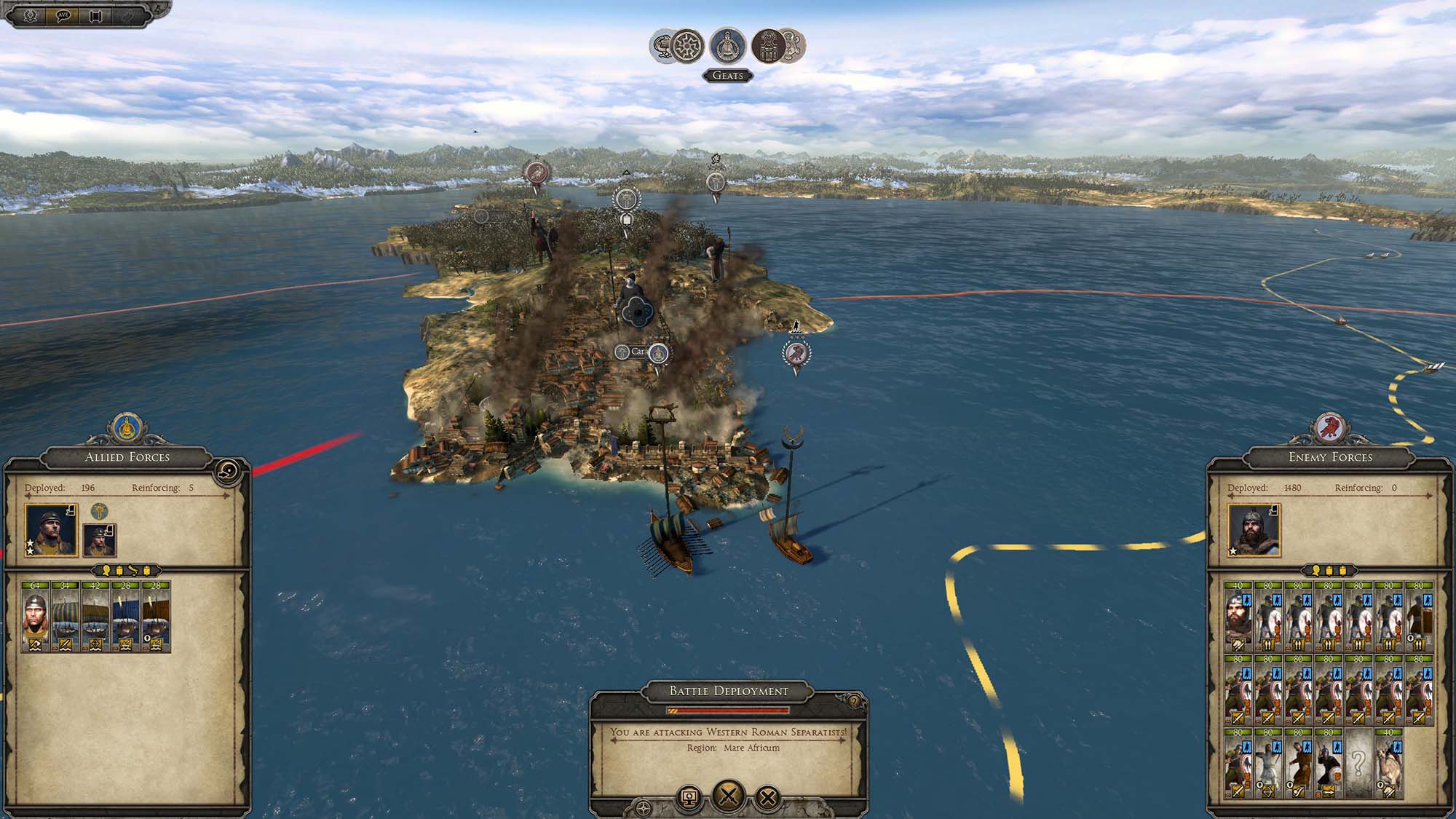The height and width of the screenshot is (819, 1456).
Task: Start the battle with crossed swords button
Action: point(728,795)
